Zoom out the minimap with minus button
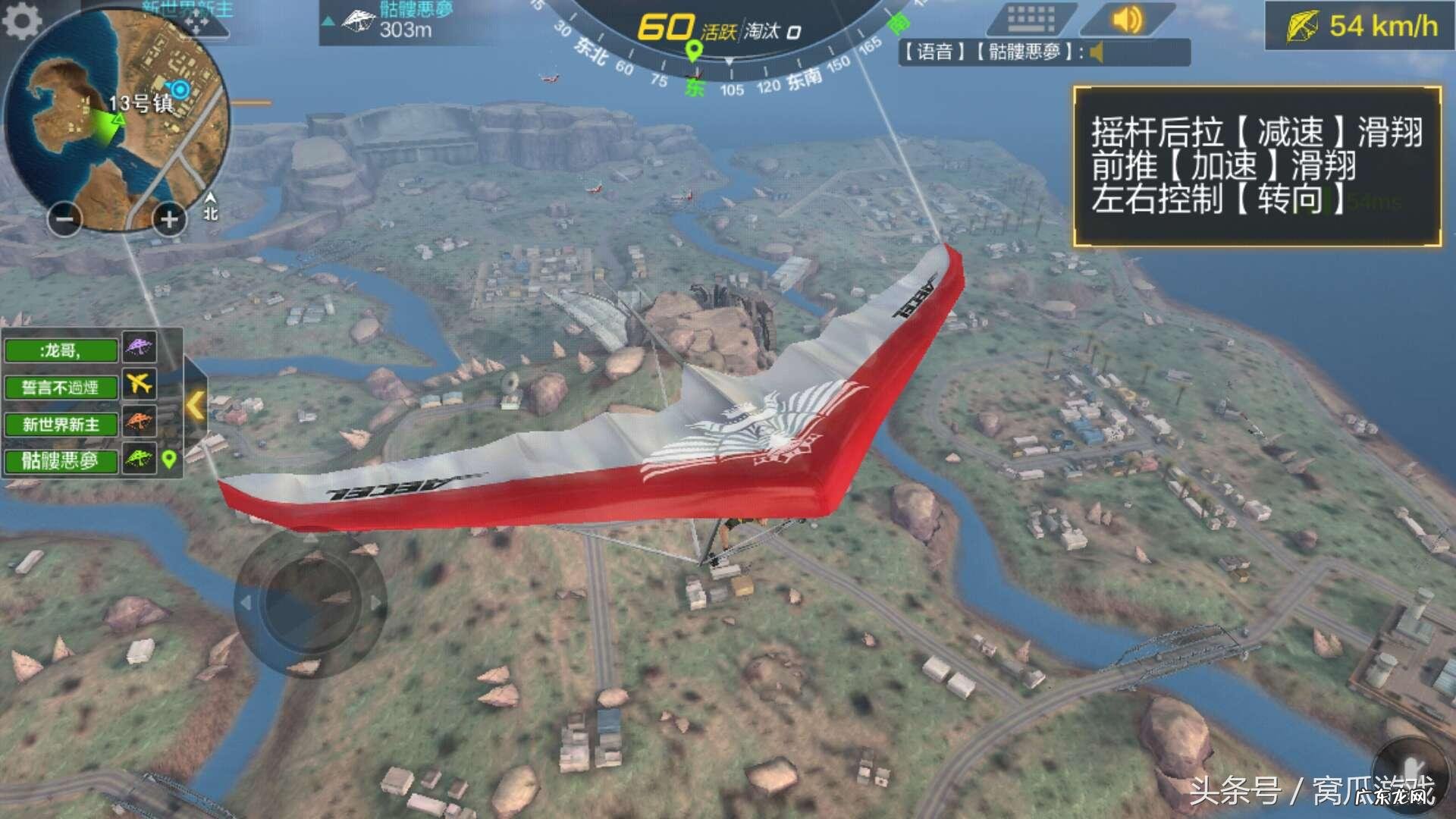The height and width of the screenshot is (819, 1456). click(64, 220)
